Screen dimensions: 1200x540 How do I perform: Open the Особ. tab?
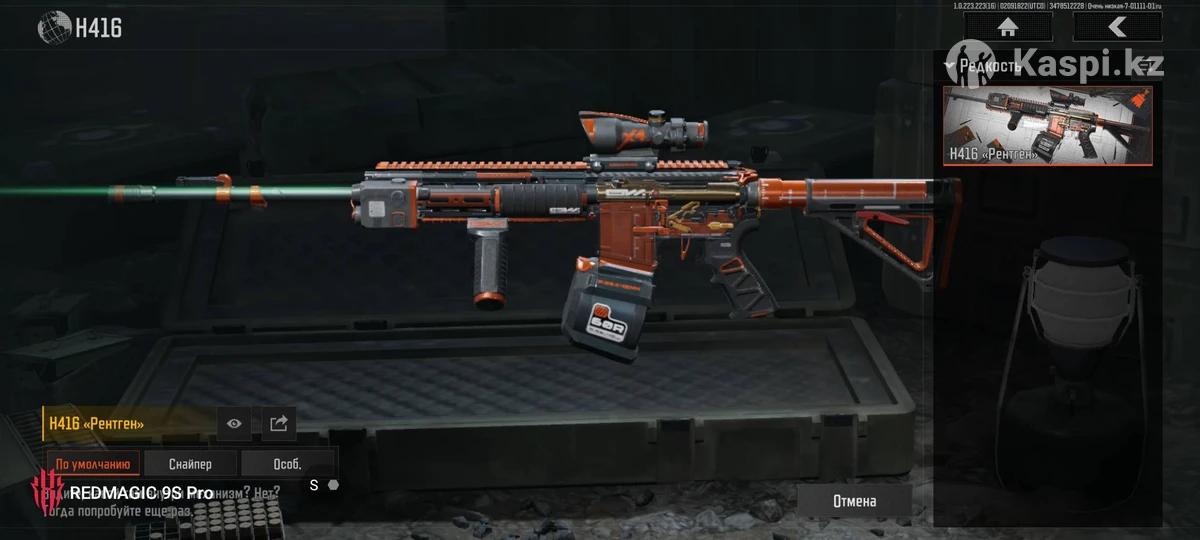click(x=287, y=464)
